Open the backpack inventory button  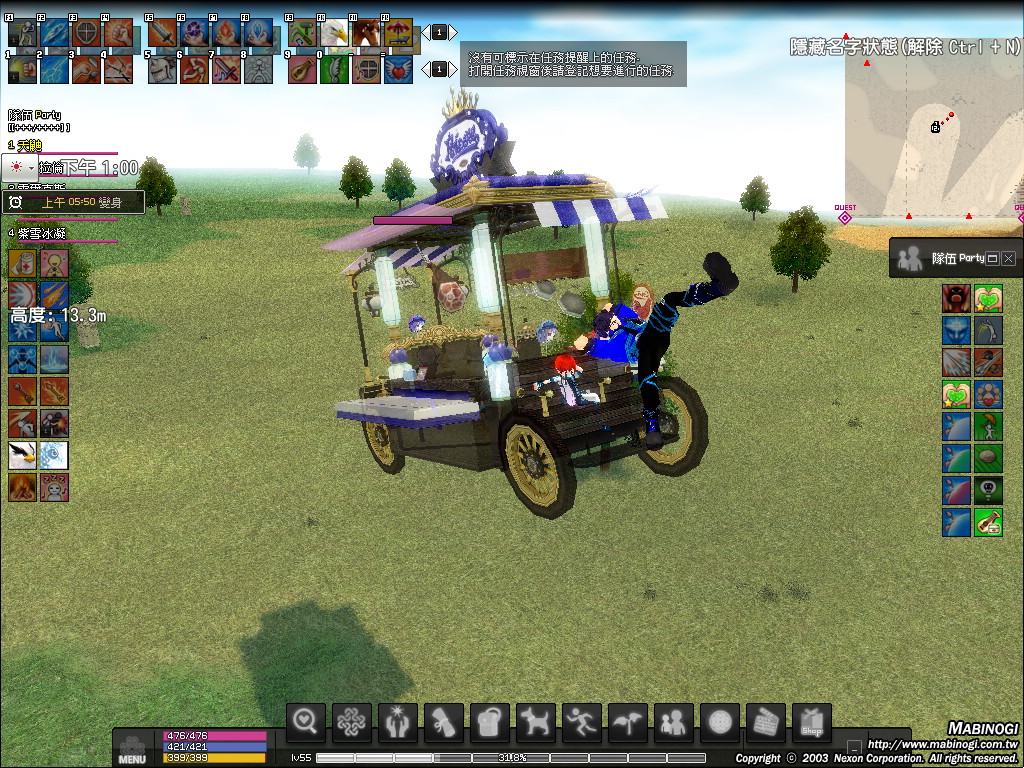pyautogui.click(x=489, y=721)
